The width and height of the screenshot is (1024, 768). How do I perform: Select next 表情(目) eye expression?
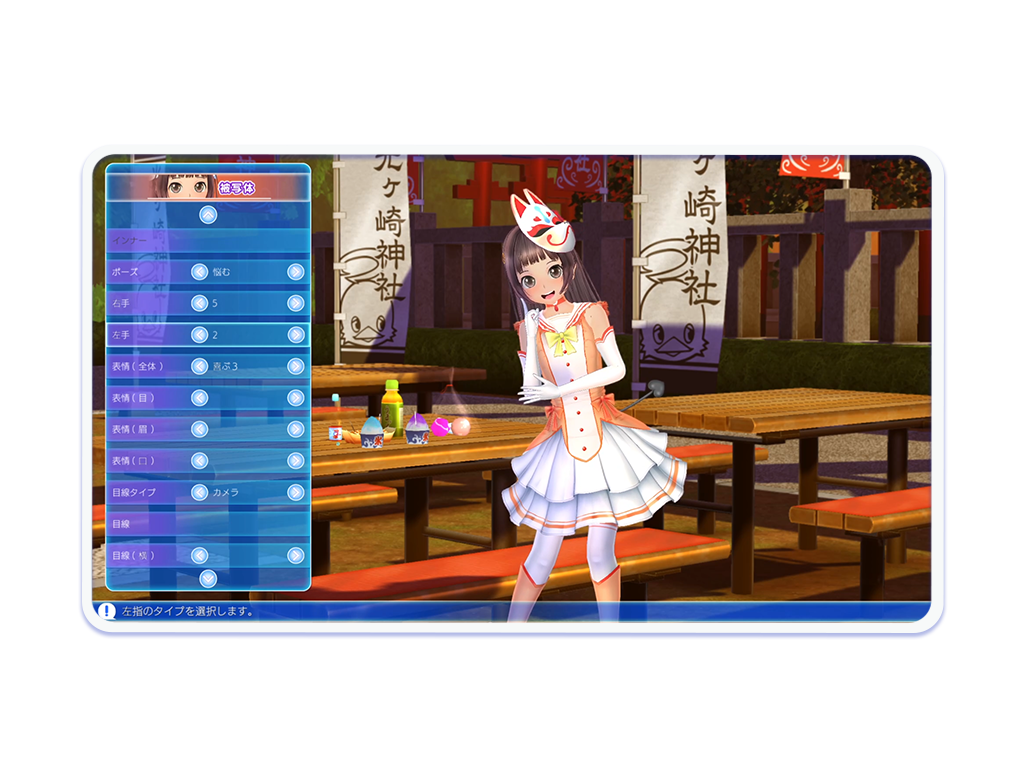295,398
